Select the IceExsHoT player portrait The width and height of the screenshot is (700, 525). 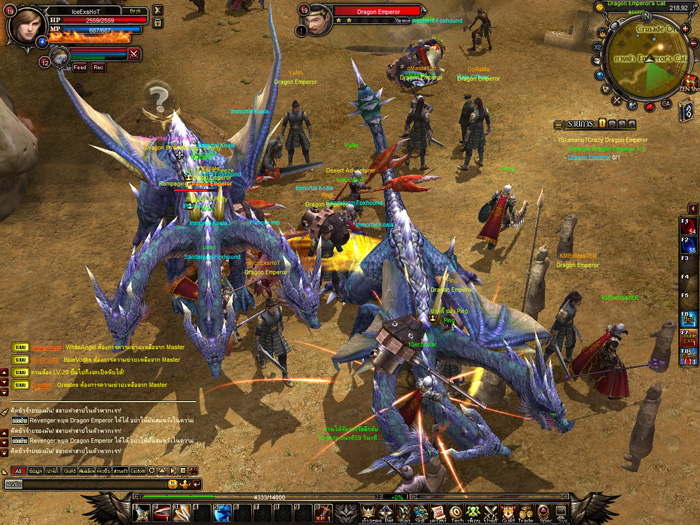click(25, 26)
